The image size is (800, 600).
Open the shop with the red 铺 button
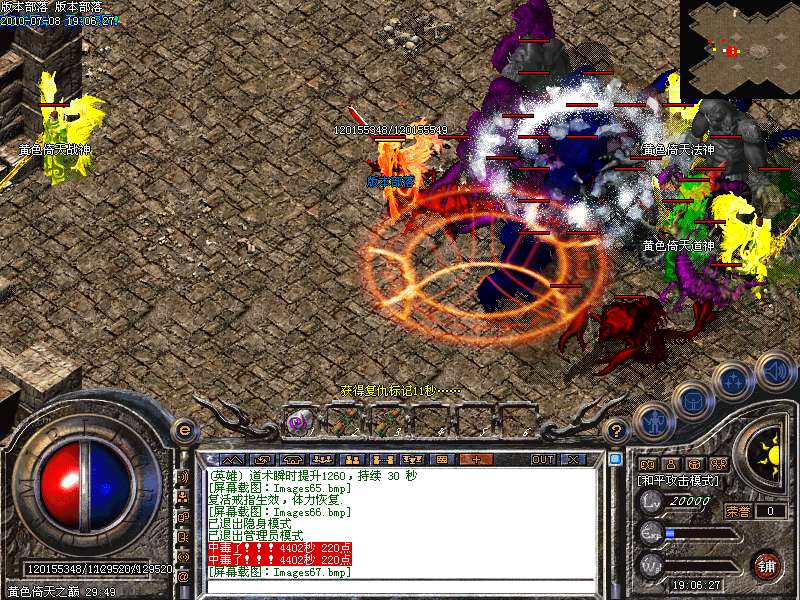point(767,565)
